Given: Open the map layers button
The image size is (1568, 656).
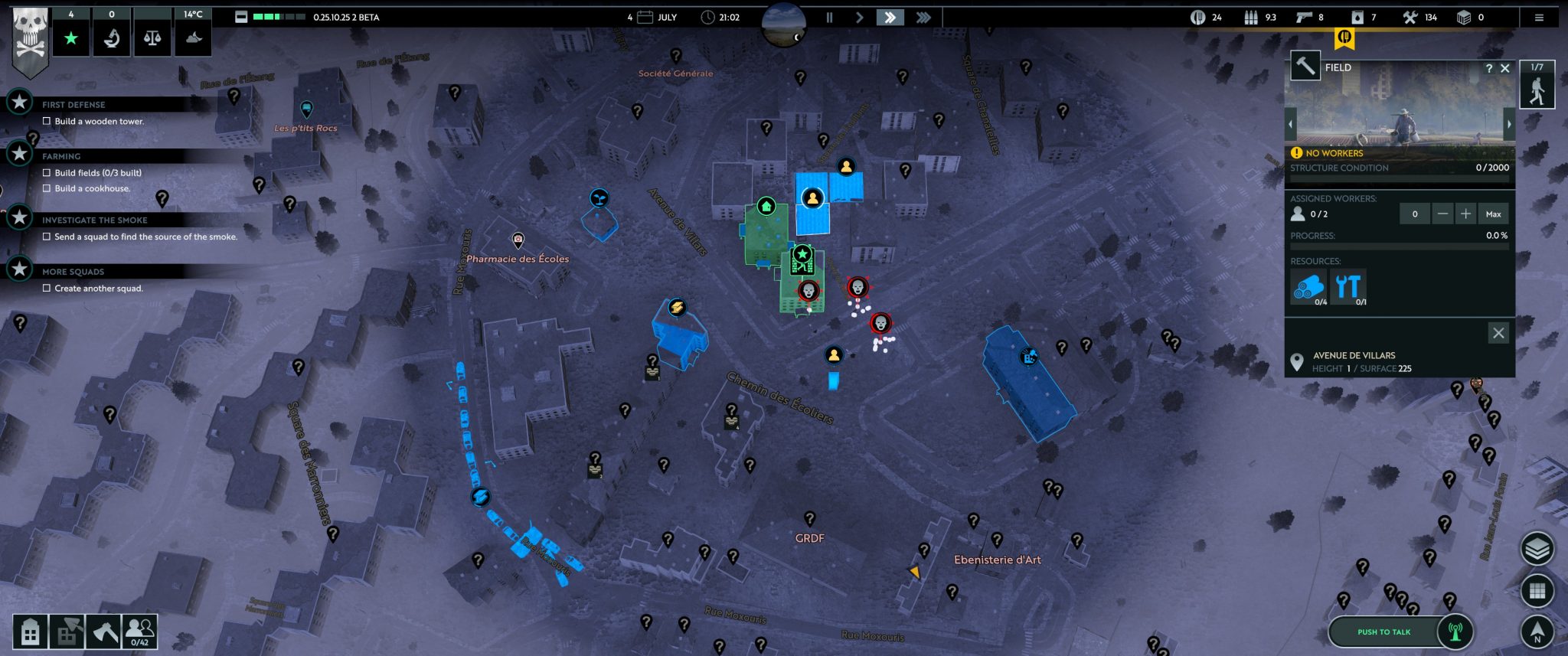Looking at the screenshot, I should click(1537, 548).
